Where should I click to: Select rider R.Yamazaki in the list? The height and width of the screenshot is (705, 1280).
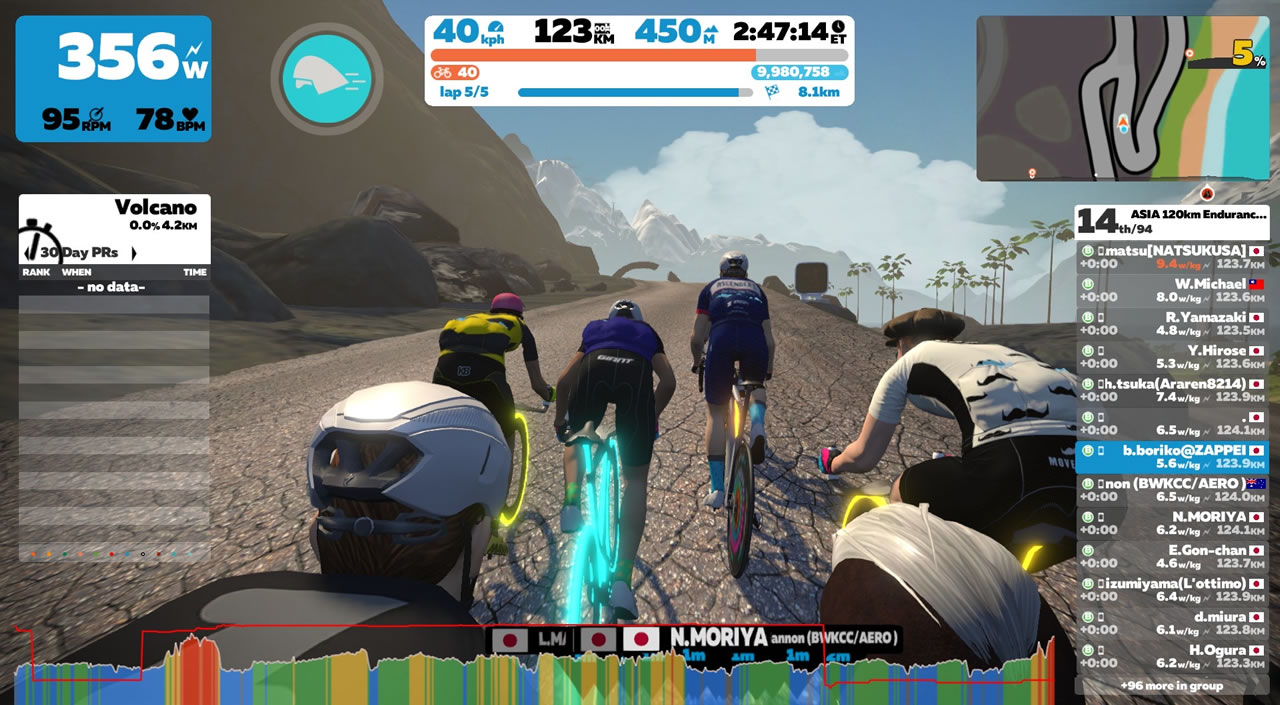pos(1172,323)
